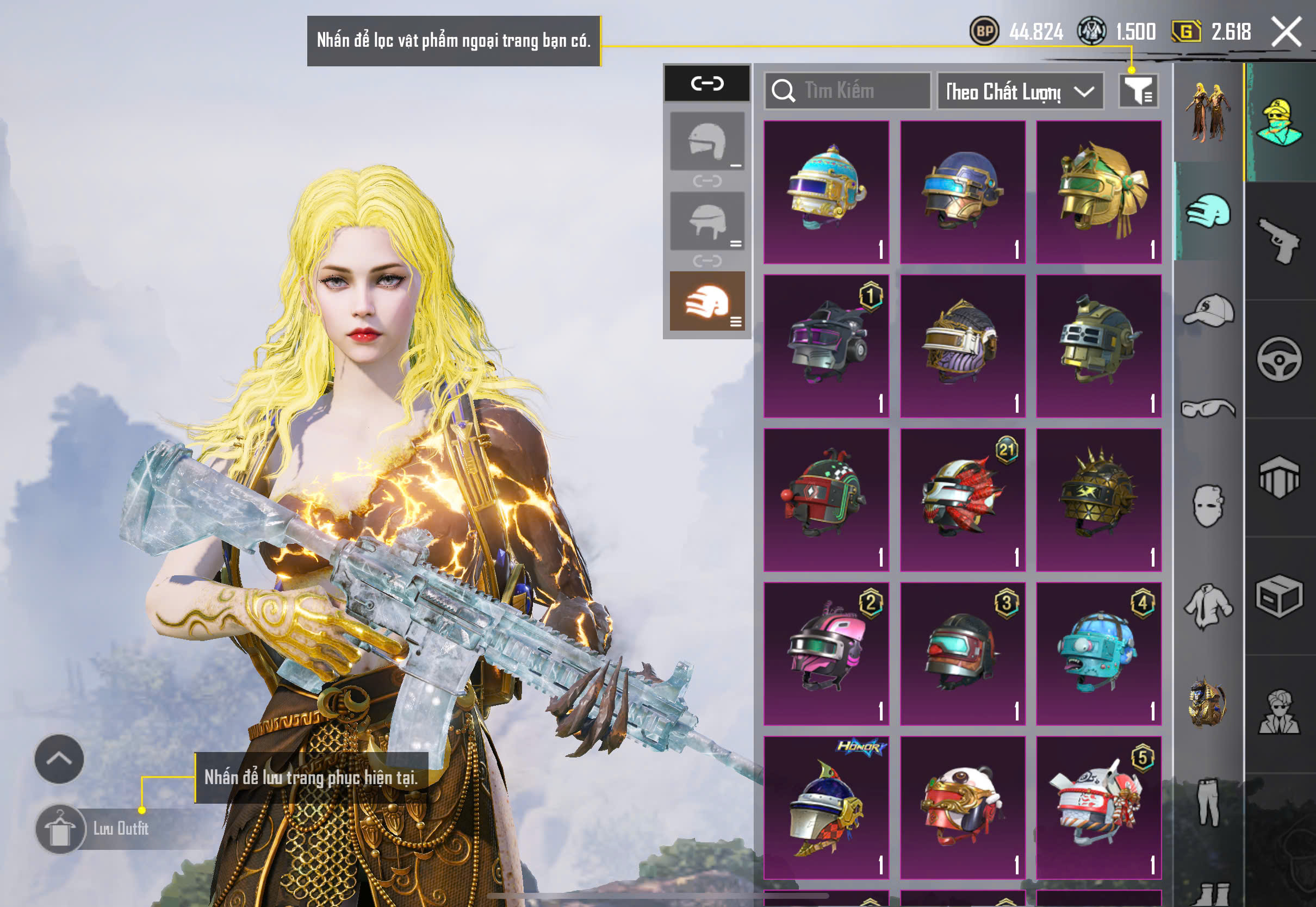Screen dimensions: 1316x907
Task: Show the shirt clothing category
Action: [x=1208, y=606]
